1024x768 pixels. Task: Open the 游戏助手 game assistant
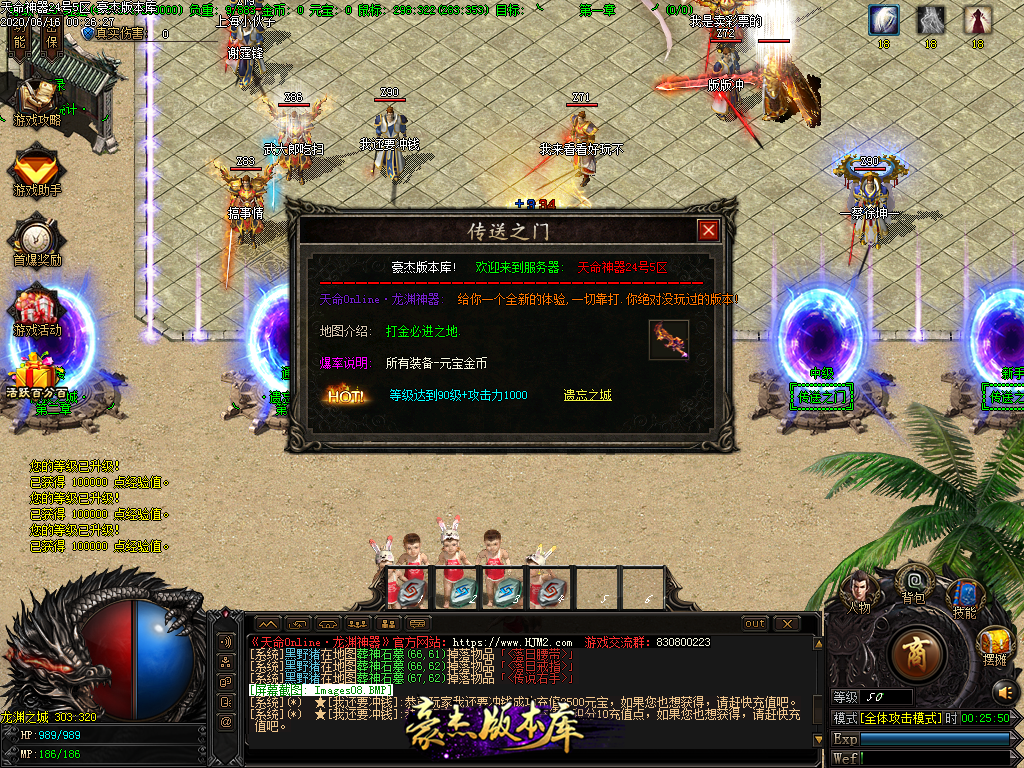click(x=37, y=170)
